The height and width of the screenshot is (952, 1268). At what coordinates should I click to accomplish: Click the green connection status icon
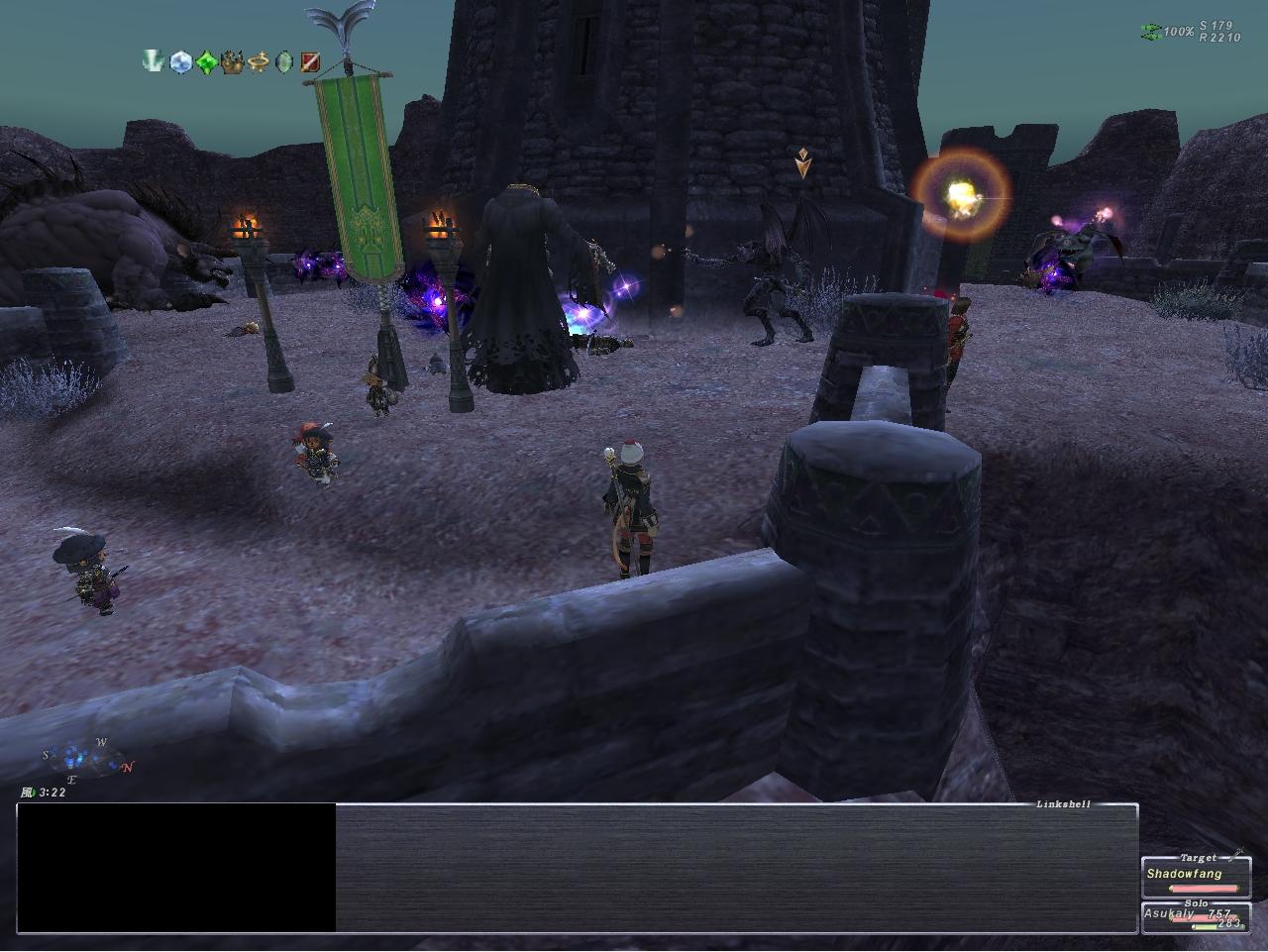pos(1150,32)
